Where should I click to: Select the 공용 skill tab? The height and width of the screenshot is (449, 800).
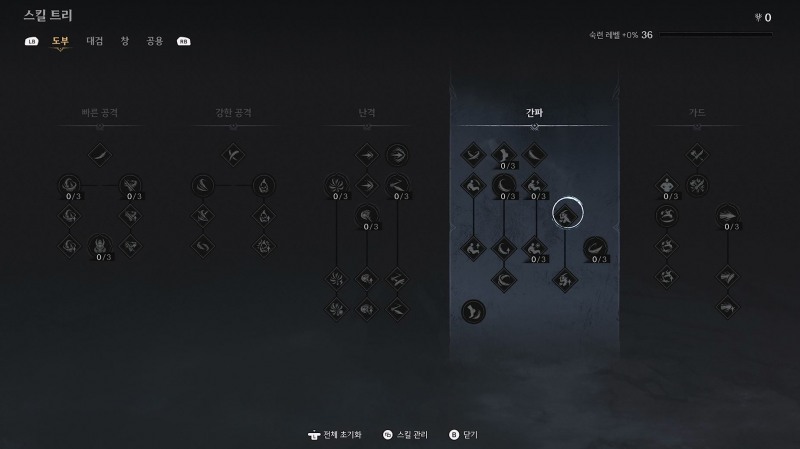(154, 41)
